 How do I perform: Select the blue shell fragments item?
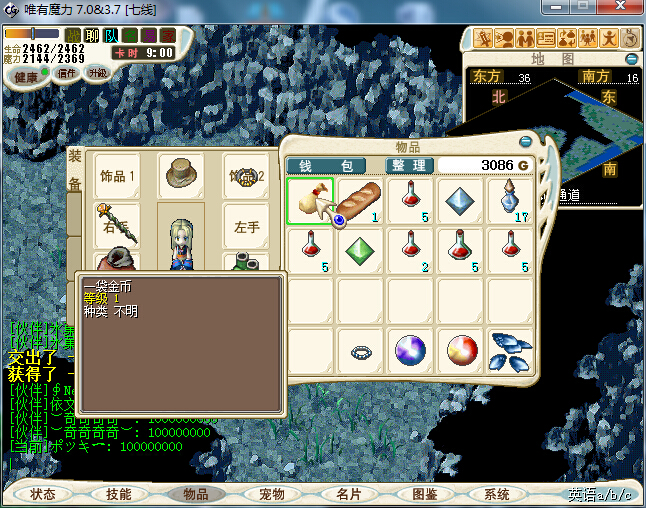tap(510, 351)
